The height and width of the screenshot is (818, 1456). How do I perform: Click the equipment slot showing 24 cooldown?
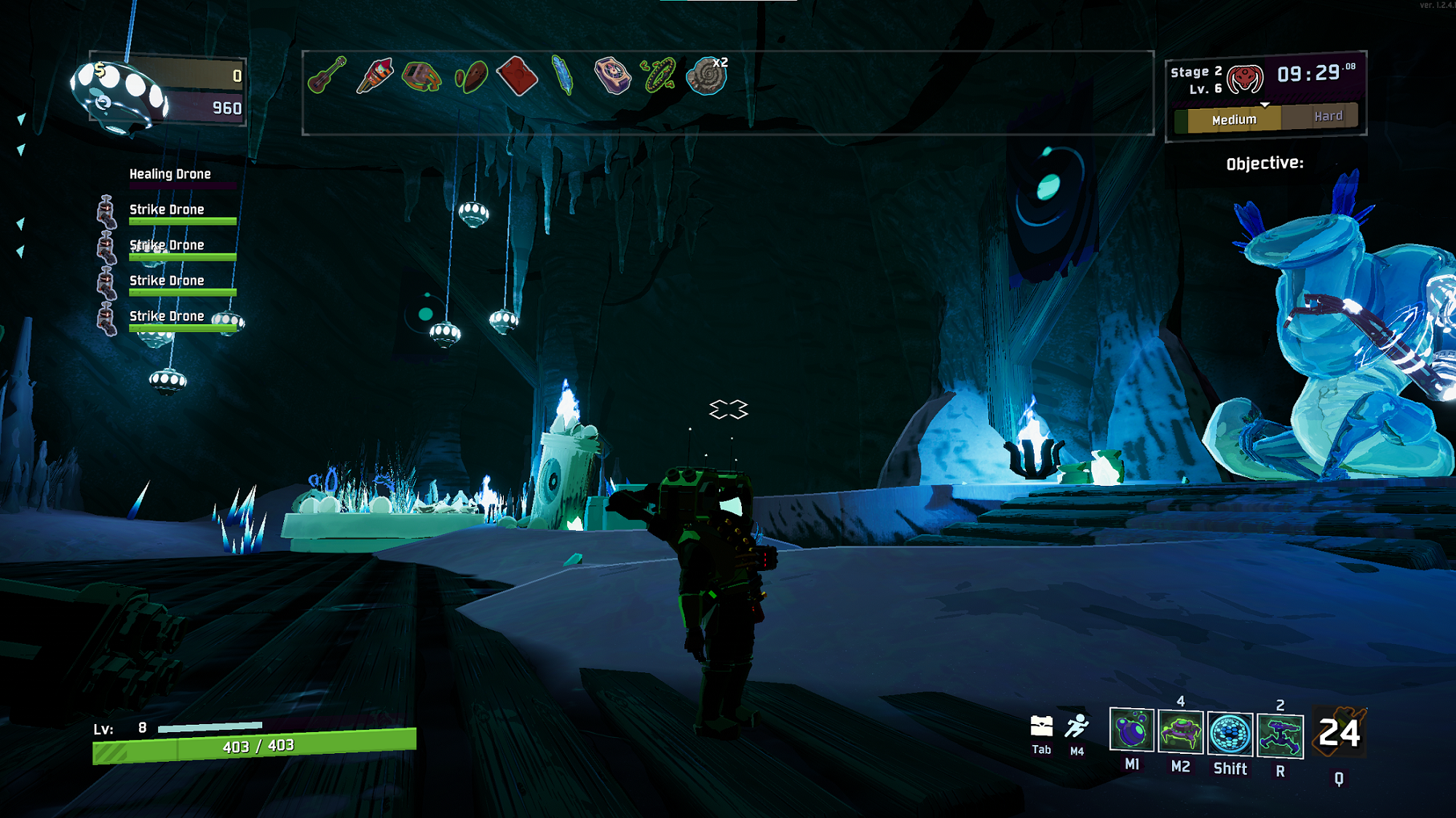(x=1339, y=733)
